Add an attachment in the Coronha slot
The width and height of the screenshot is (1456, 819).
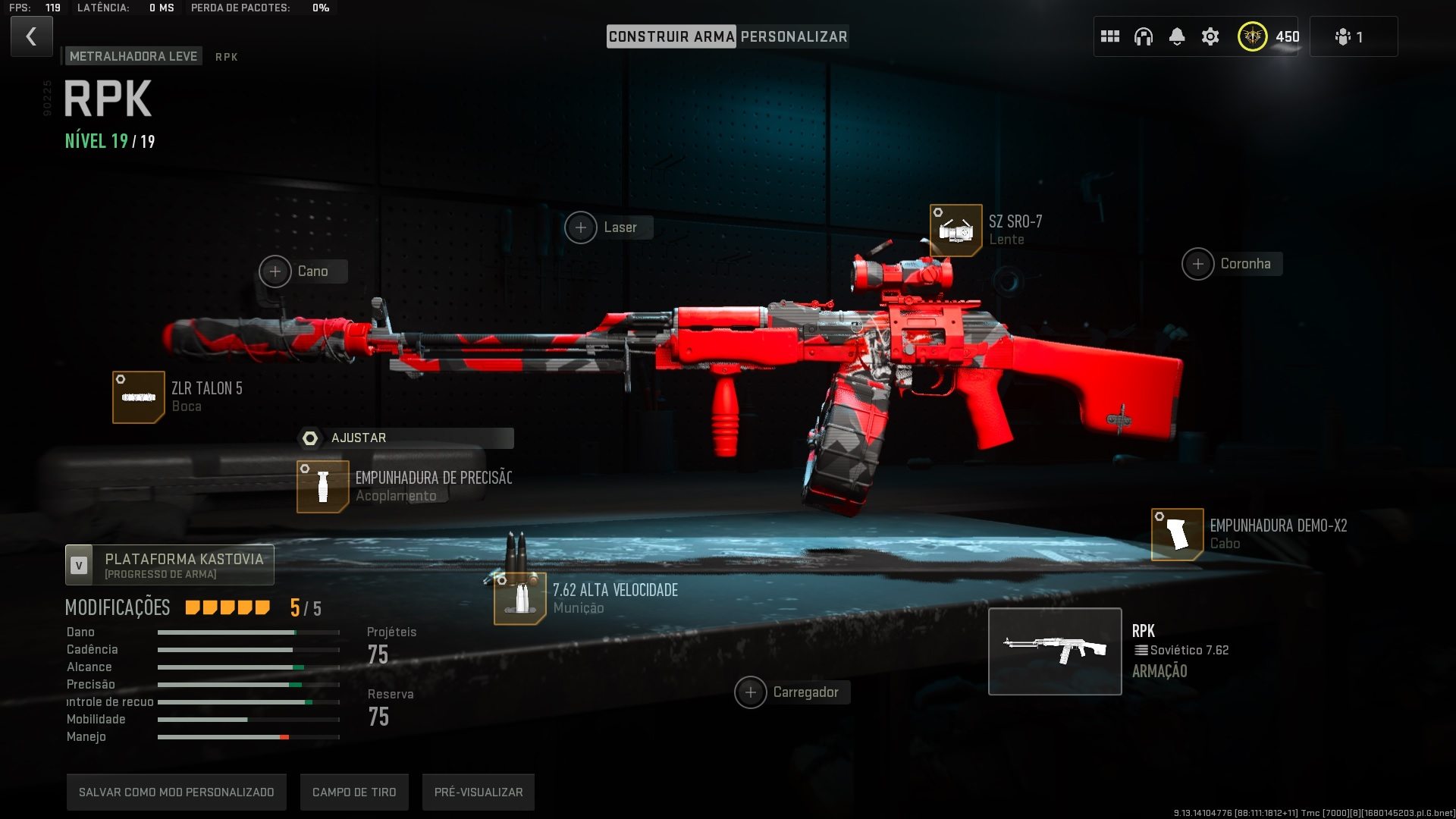[x=1198, y=264]
